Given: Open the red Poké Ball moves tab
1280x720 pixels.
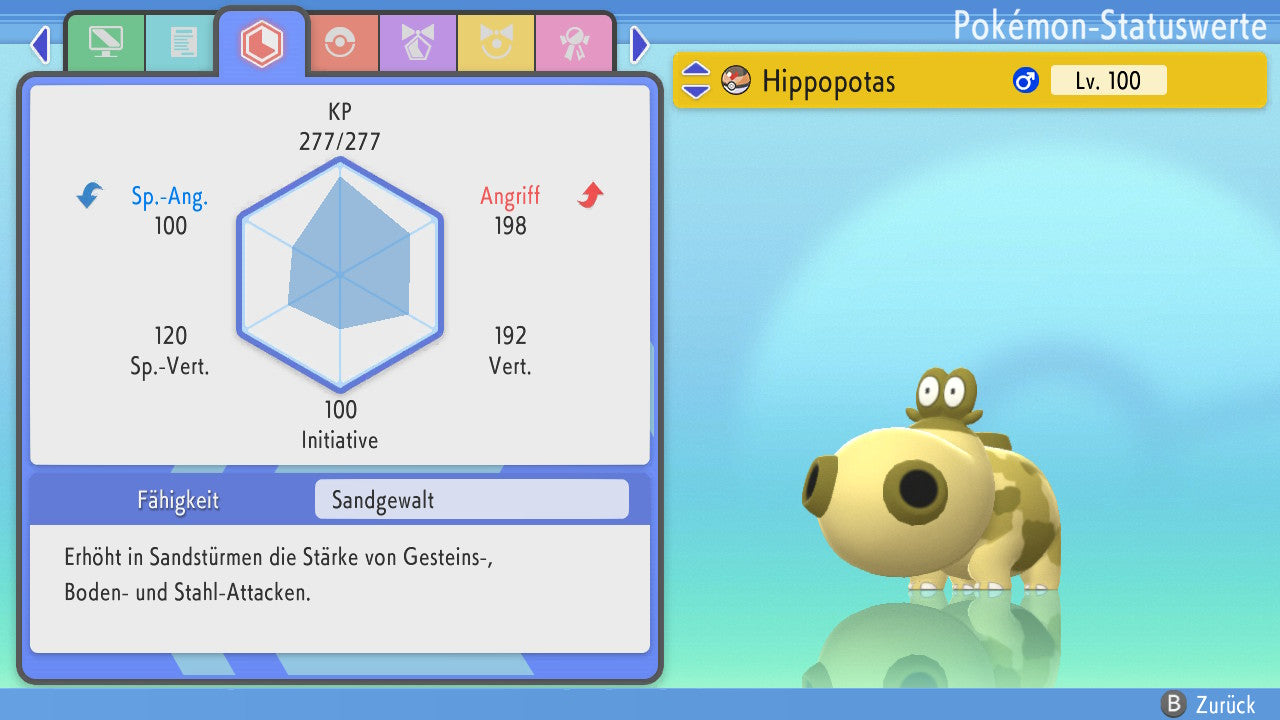Looking at the screenshot, I should point(340,43).
